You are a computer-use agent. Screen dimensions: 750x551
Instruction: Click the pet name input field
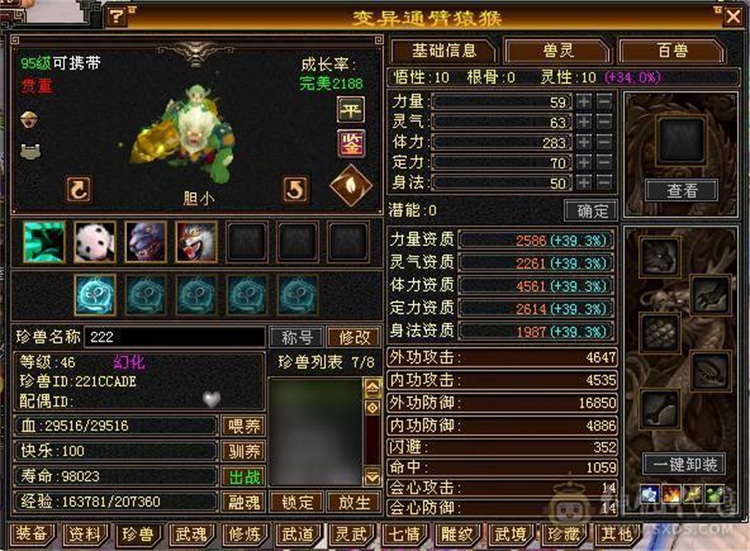175,337
